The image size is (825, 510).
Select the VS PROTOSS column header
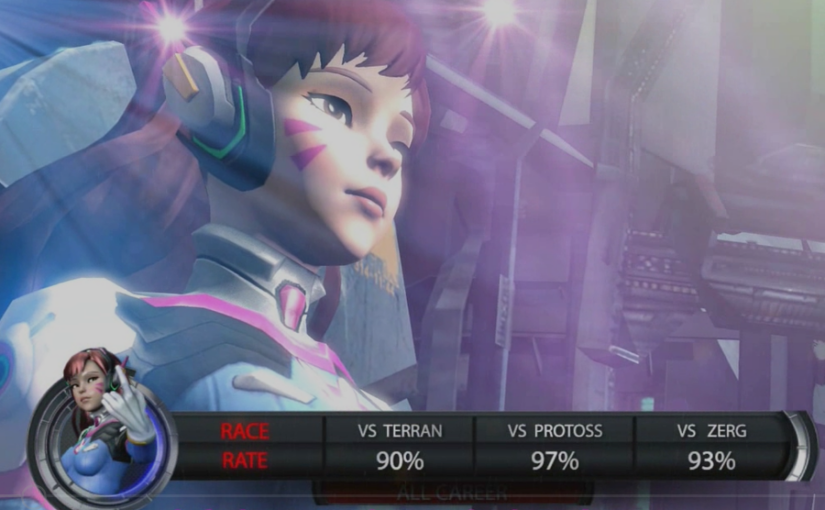[x=555, y=431]
